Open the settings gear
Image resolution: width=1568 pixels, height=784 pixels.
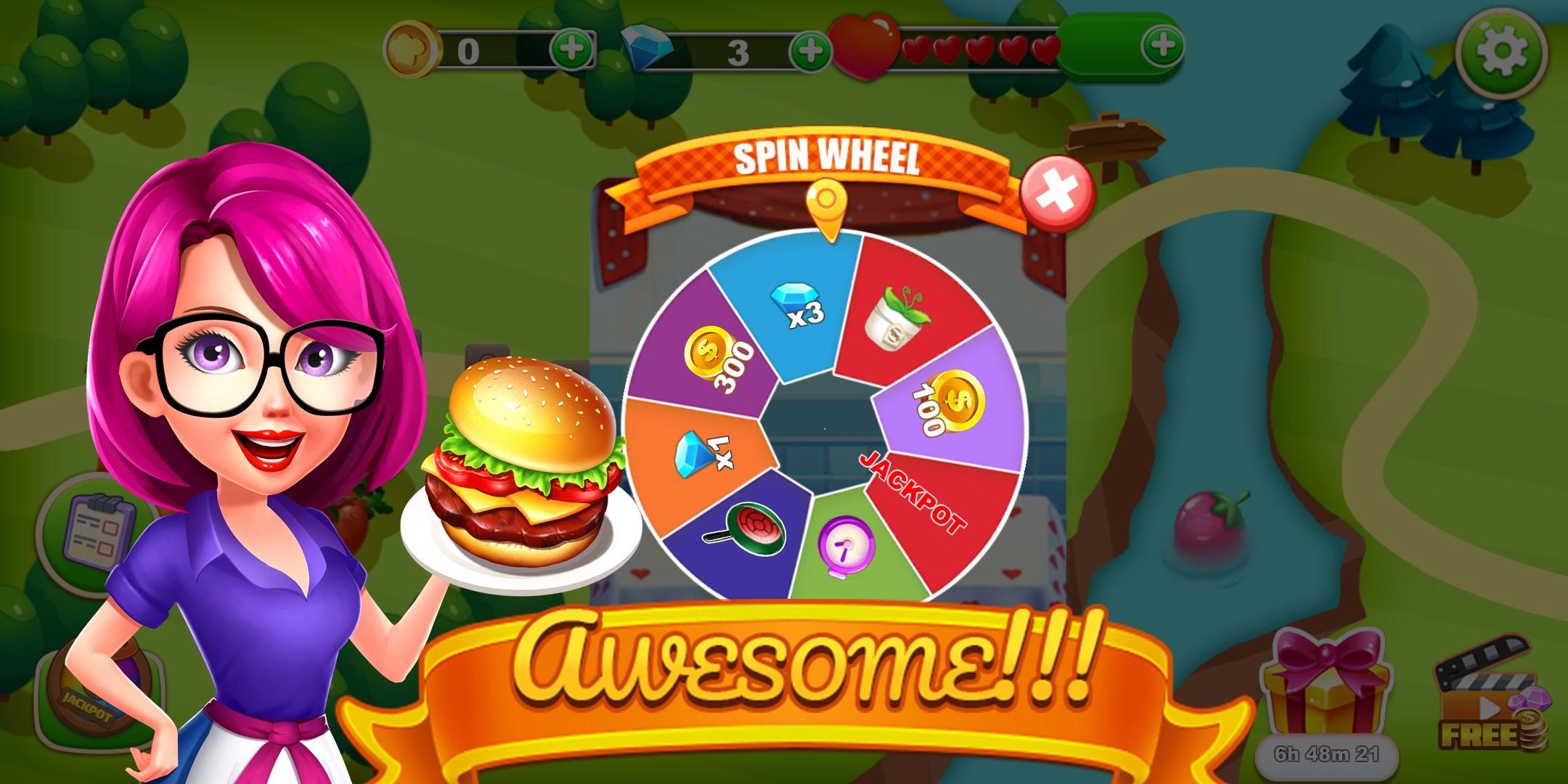pyautogui.click(x=1503, y=51)
